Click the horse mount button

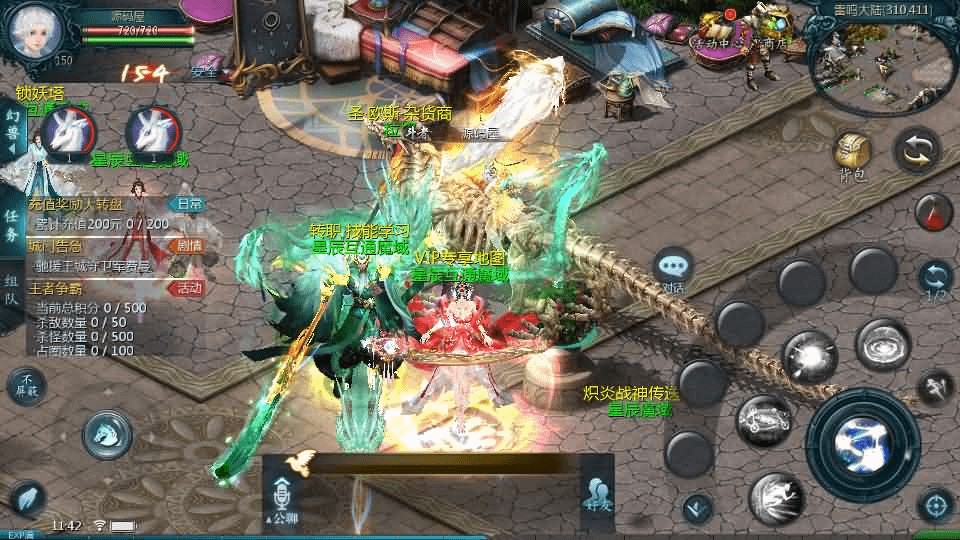tap(108, 431)
